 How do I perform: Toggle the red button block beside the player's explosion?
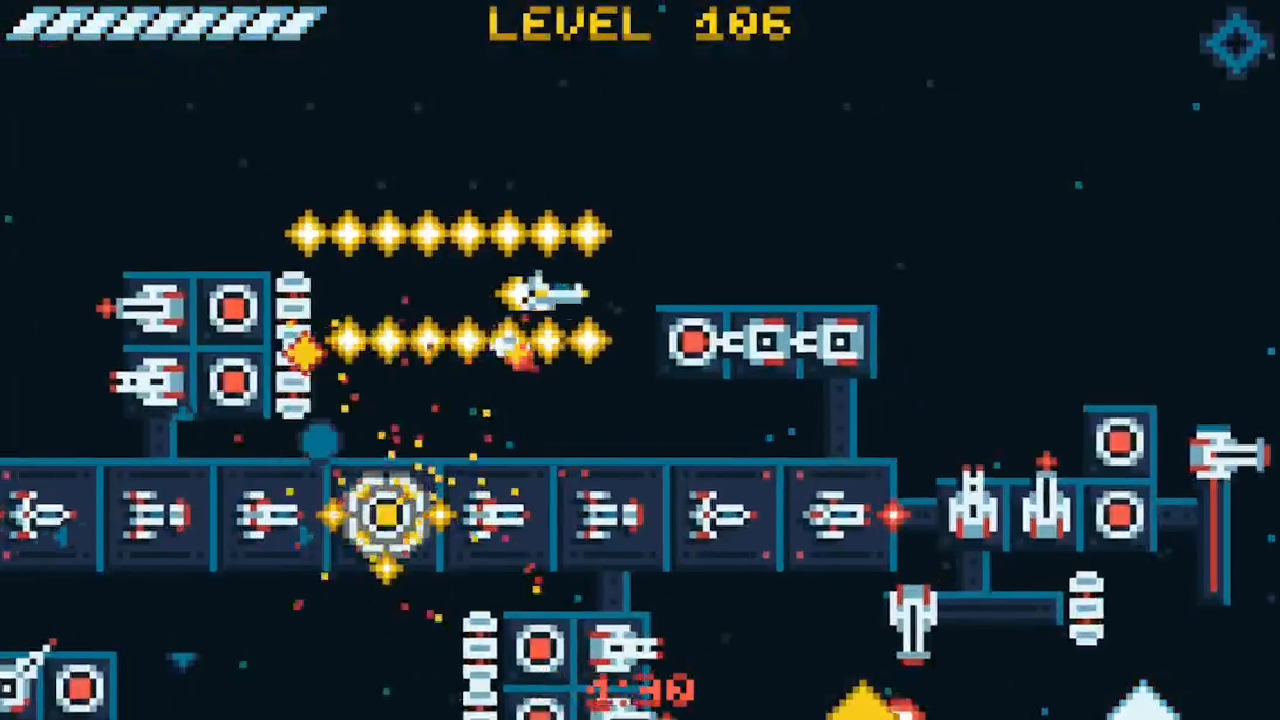[232, 383]
